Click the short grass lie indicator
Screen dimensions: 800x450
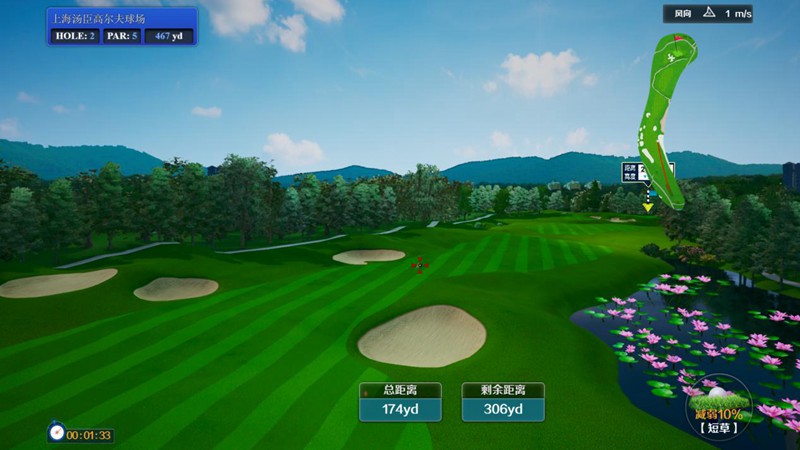tap(718, 410)
